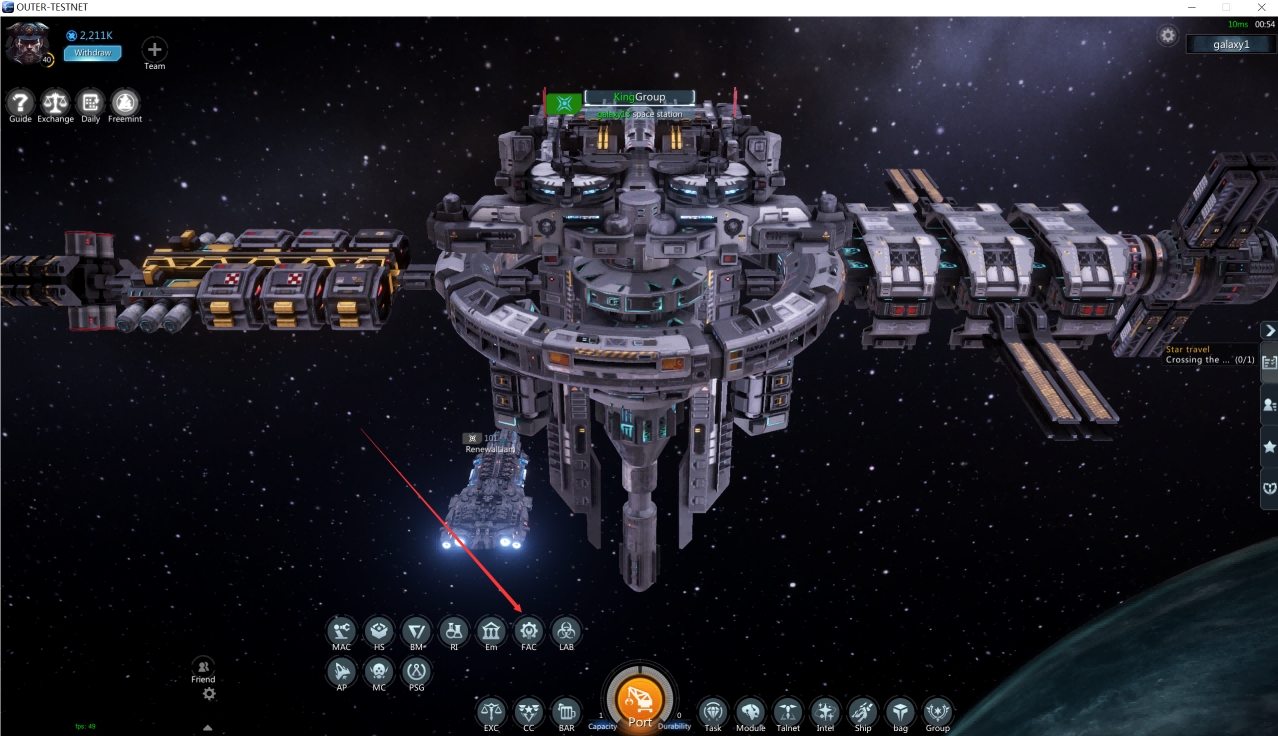Select the Star travel quest tracker
Viewport: 1278px width, 736px height.
click(x=1210, y=355)
